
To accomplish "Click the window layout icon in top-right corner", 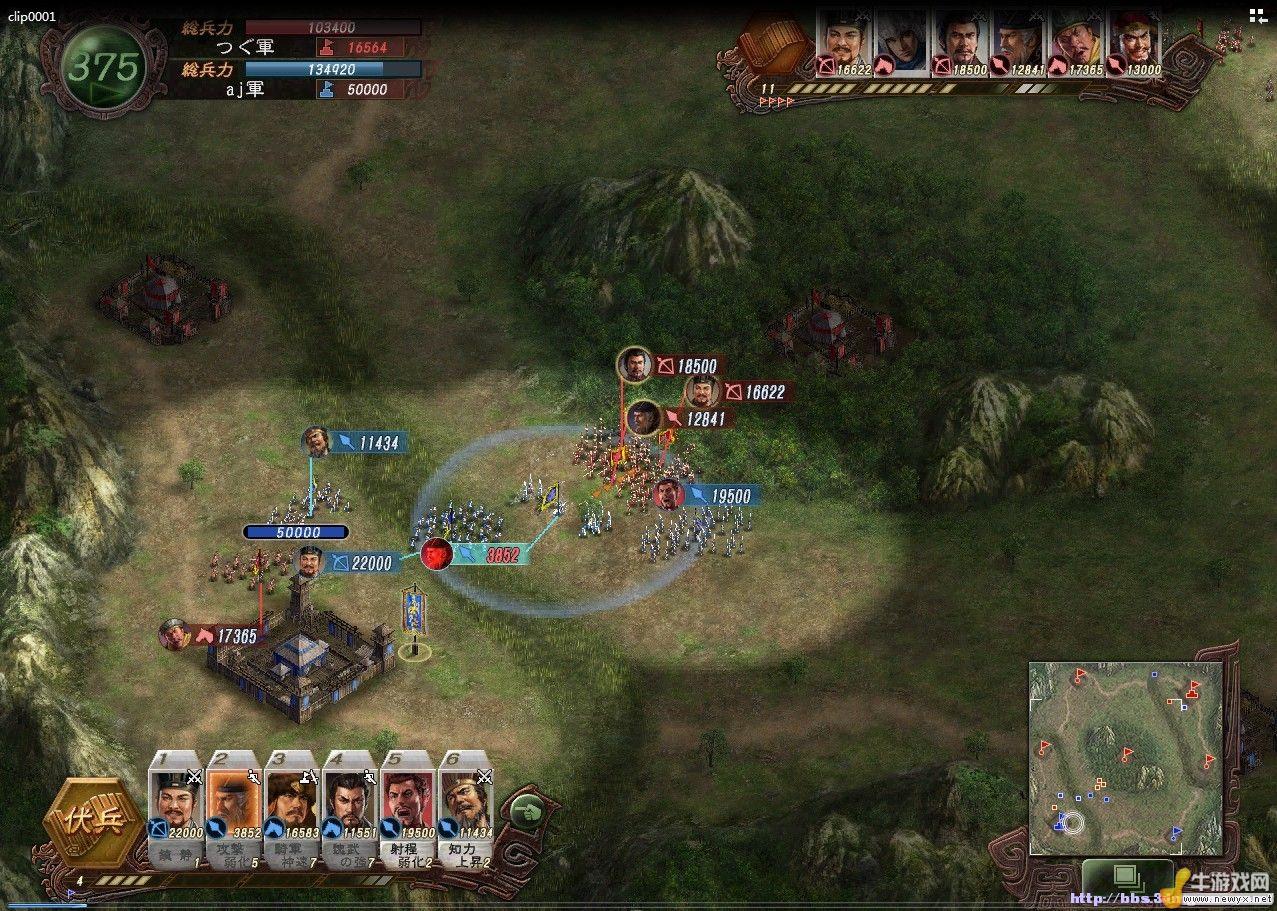I will click(1257, 15).
